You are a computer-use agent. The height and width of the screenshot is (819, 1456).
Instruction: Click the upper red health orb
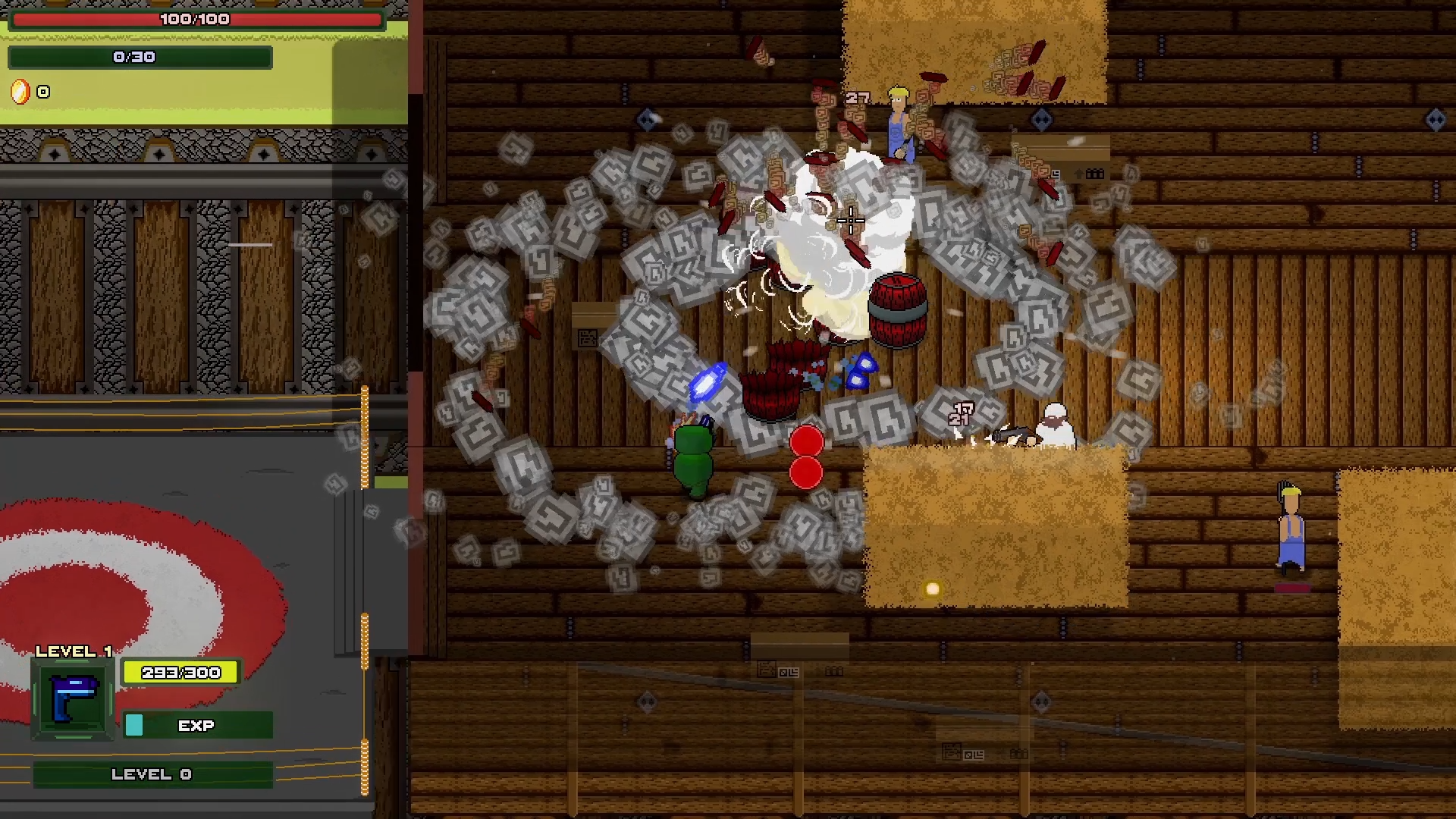(806, 441)
